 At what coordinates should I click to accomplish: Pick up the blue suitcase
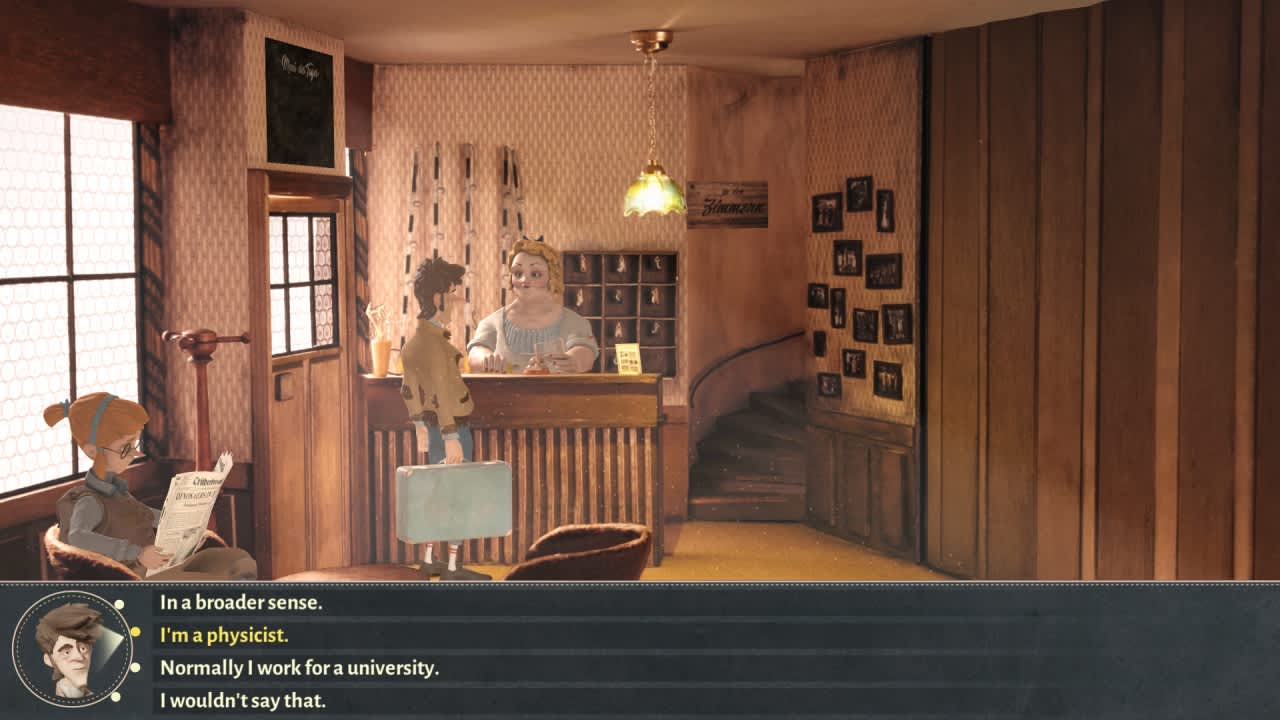(x=453, y=500)
